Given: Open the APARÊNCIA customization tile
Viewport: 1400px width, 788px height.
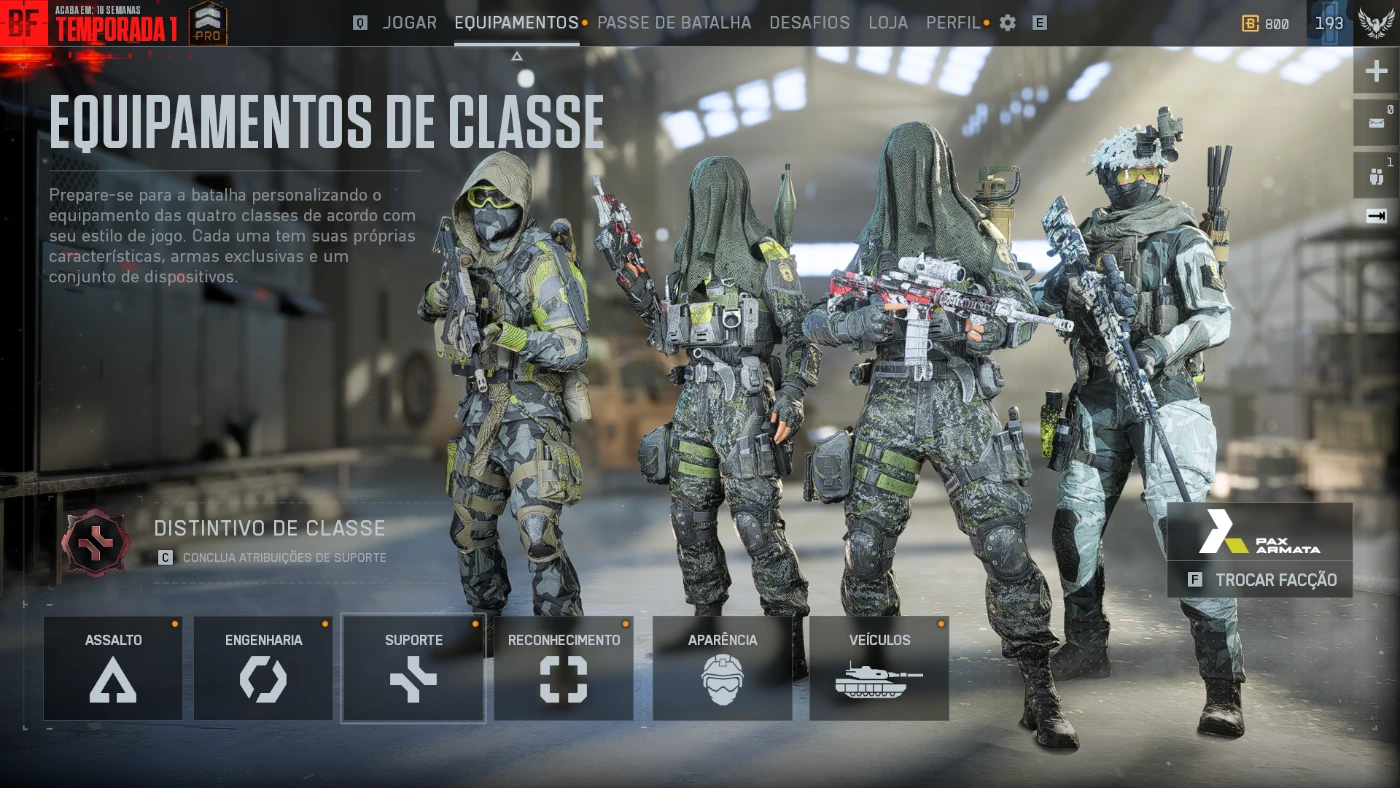Looking at the screenshot, I should pyautogui.click(x=722, y=668).
